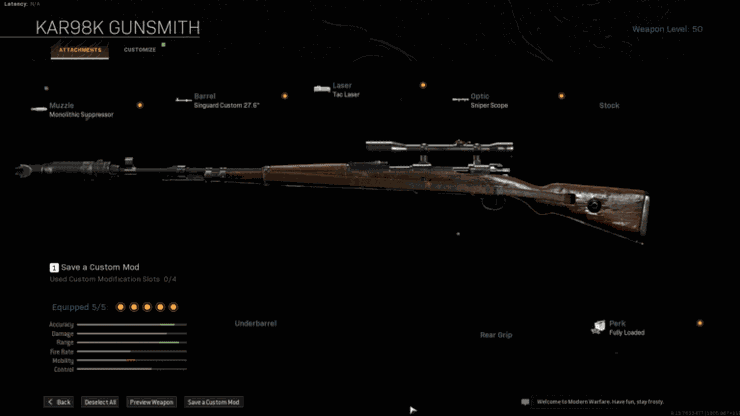Click the bottom Save a Custom Mod button
This screenshot has width=740, height=416.
click(x=213, y=402)
